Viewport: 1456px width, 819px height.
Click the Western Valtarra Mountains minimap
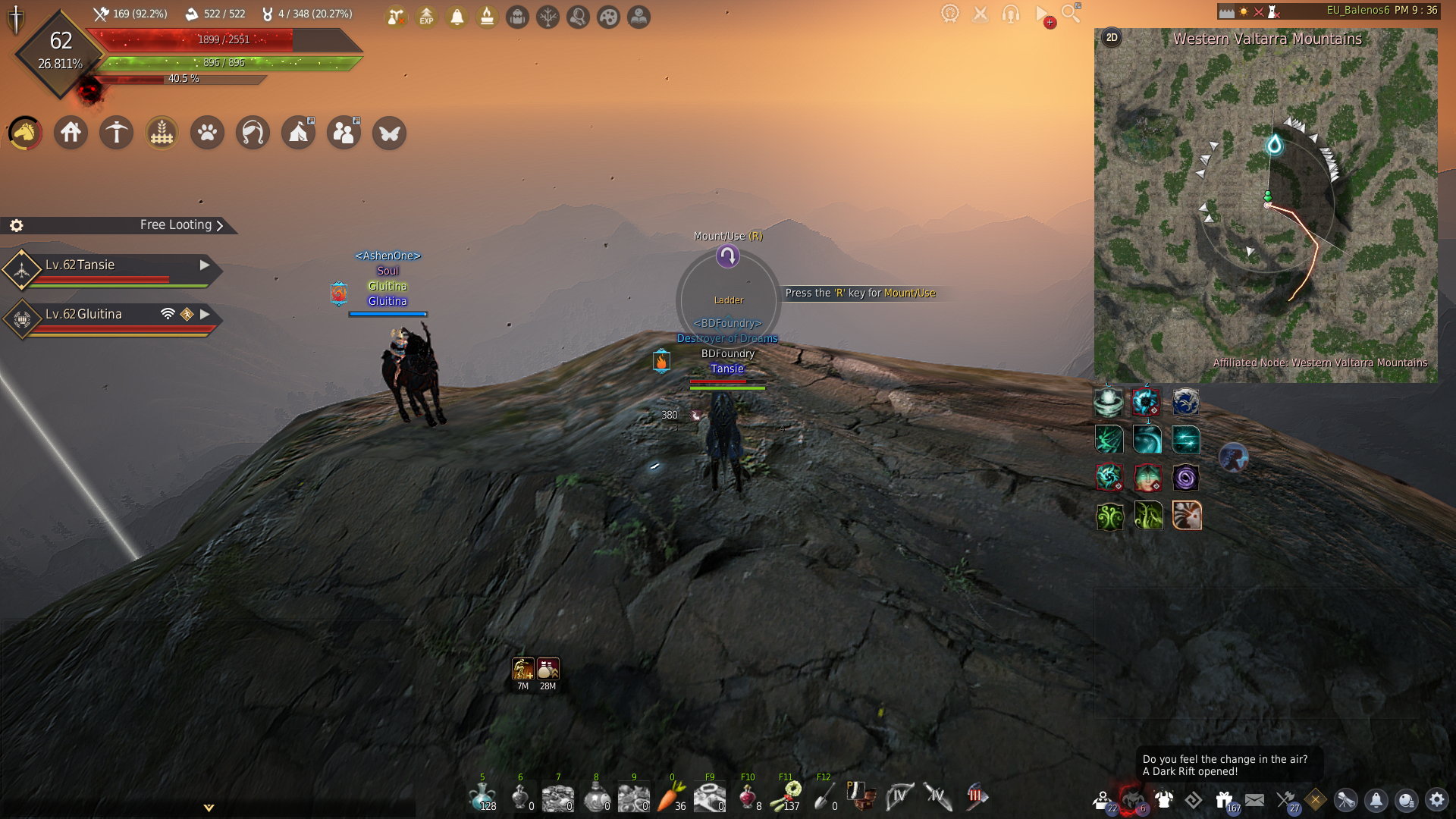point(1265,212)
